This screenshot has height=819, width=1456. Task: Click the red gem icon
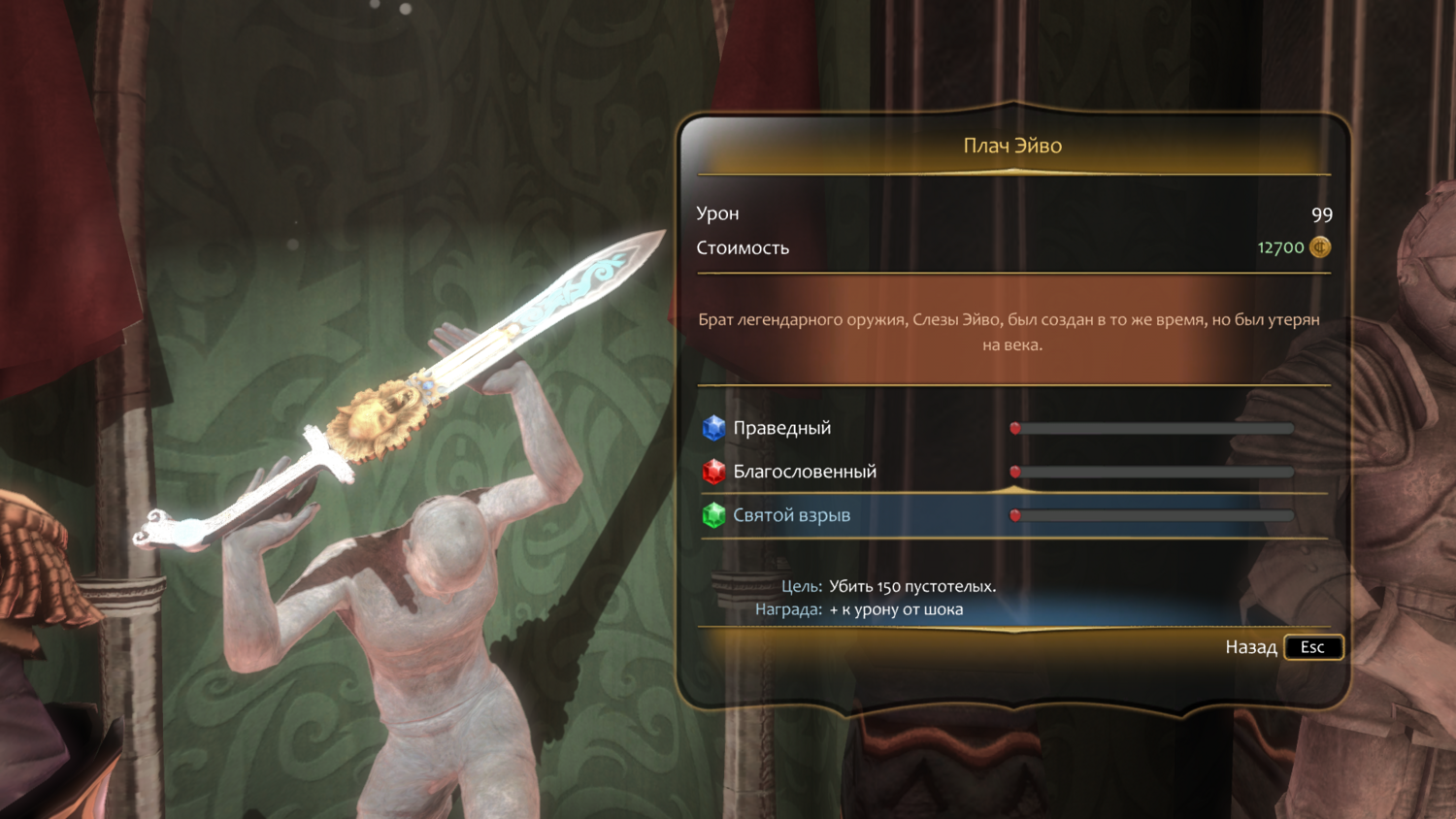tap(713, 472)
